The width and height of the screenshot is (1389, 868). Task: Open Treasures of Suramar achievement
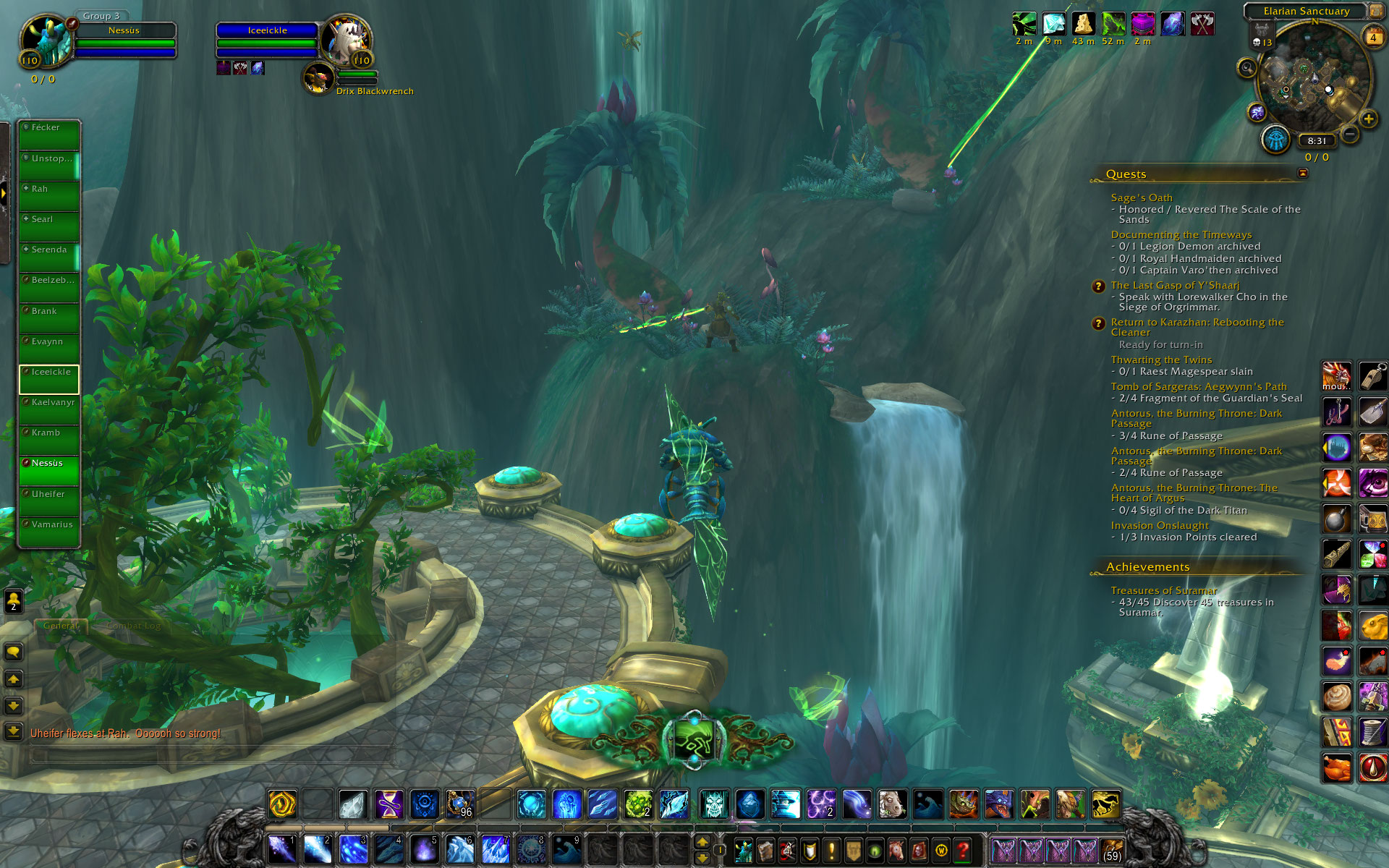coord(1163,590)
